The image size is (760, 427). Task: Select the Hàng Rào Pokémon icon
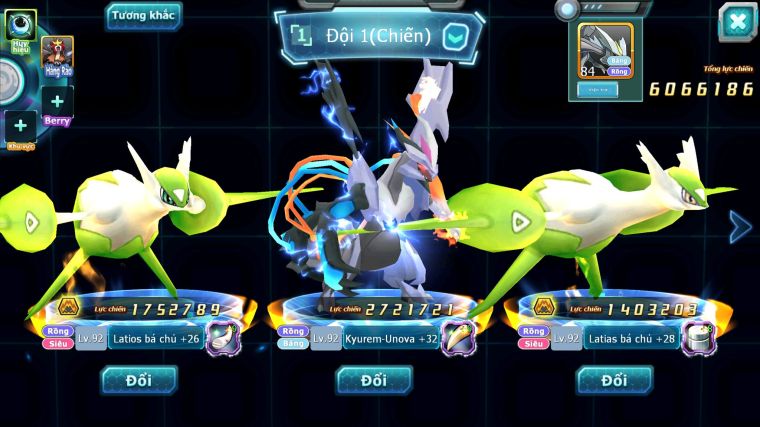[x=57, y=56]
